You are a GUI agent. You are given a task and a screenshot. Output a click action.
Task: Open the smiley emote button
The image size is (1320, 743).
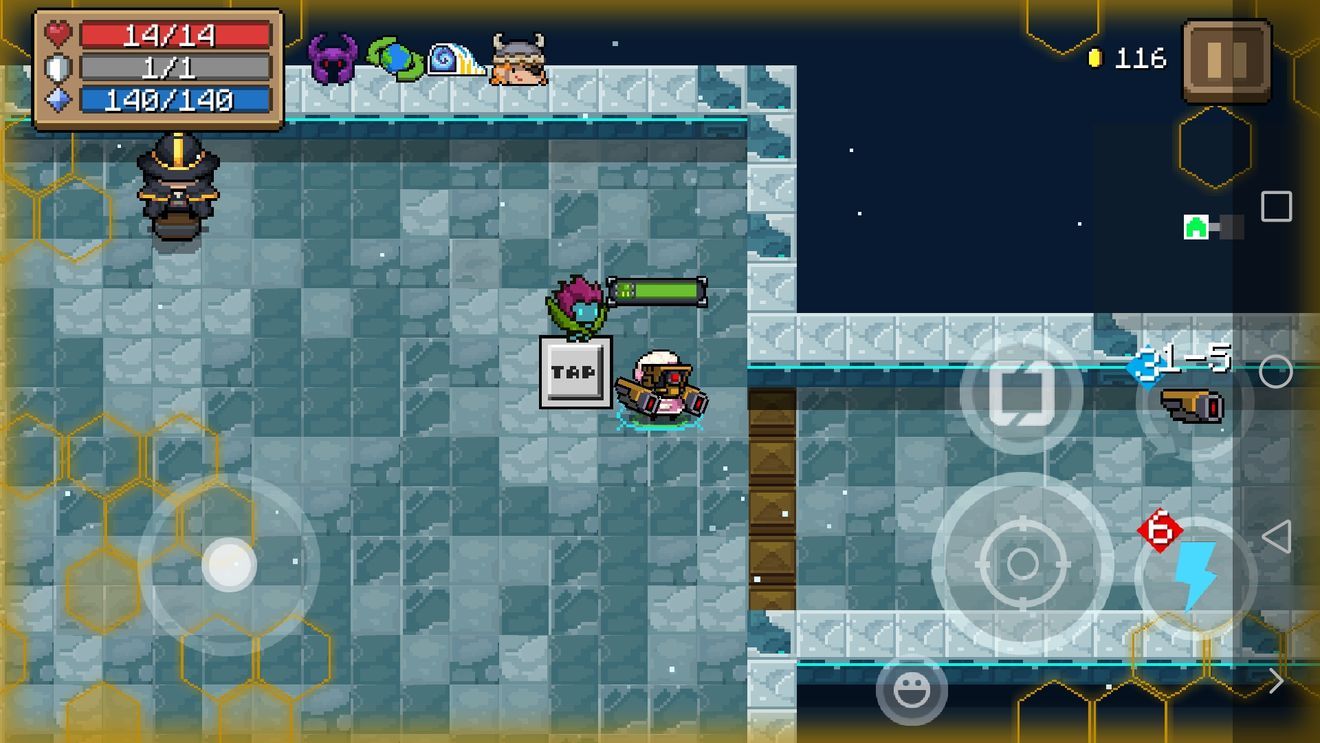pos(911,690)
